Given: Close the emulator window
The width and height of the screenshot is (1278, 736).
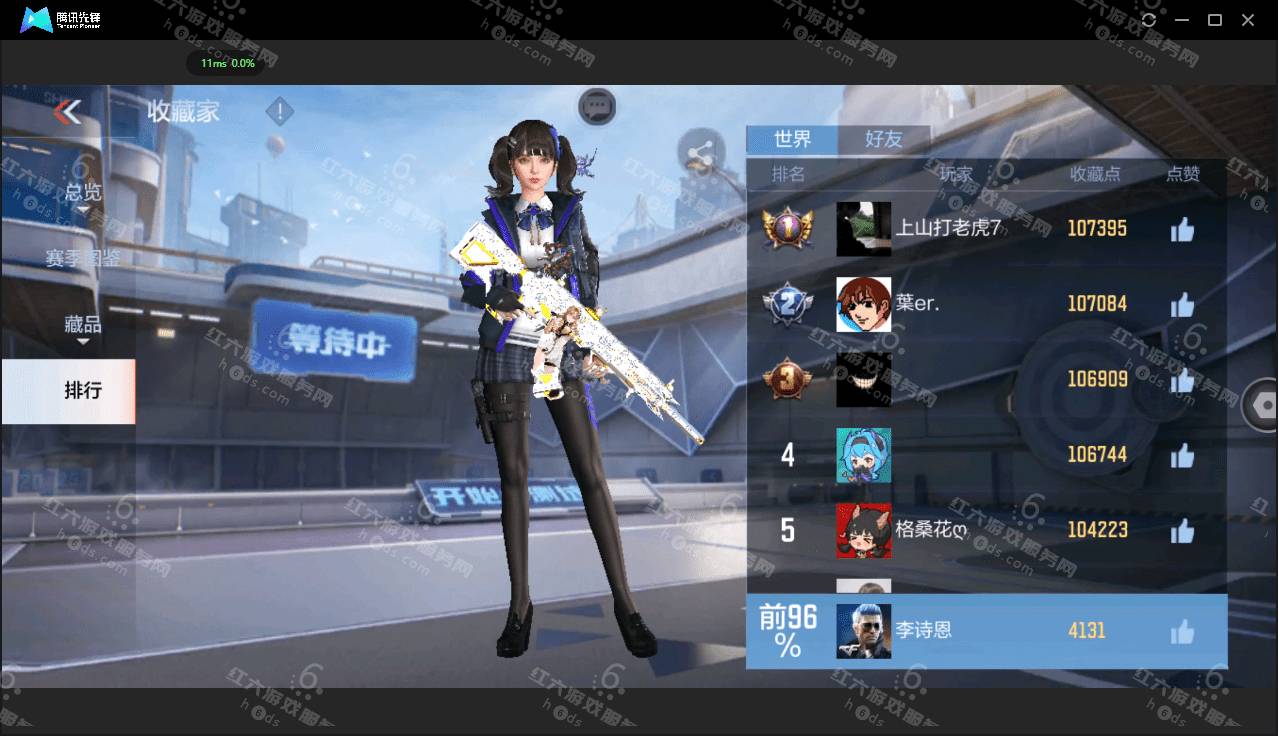Looking at the screenshot, I should coord(1248,20).
